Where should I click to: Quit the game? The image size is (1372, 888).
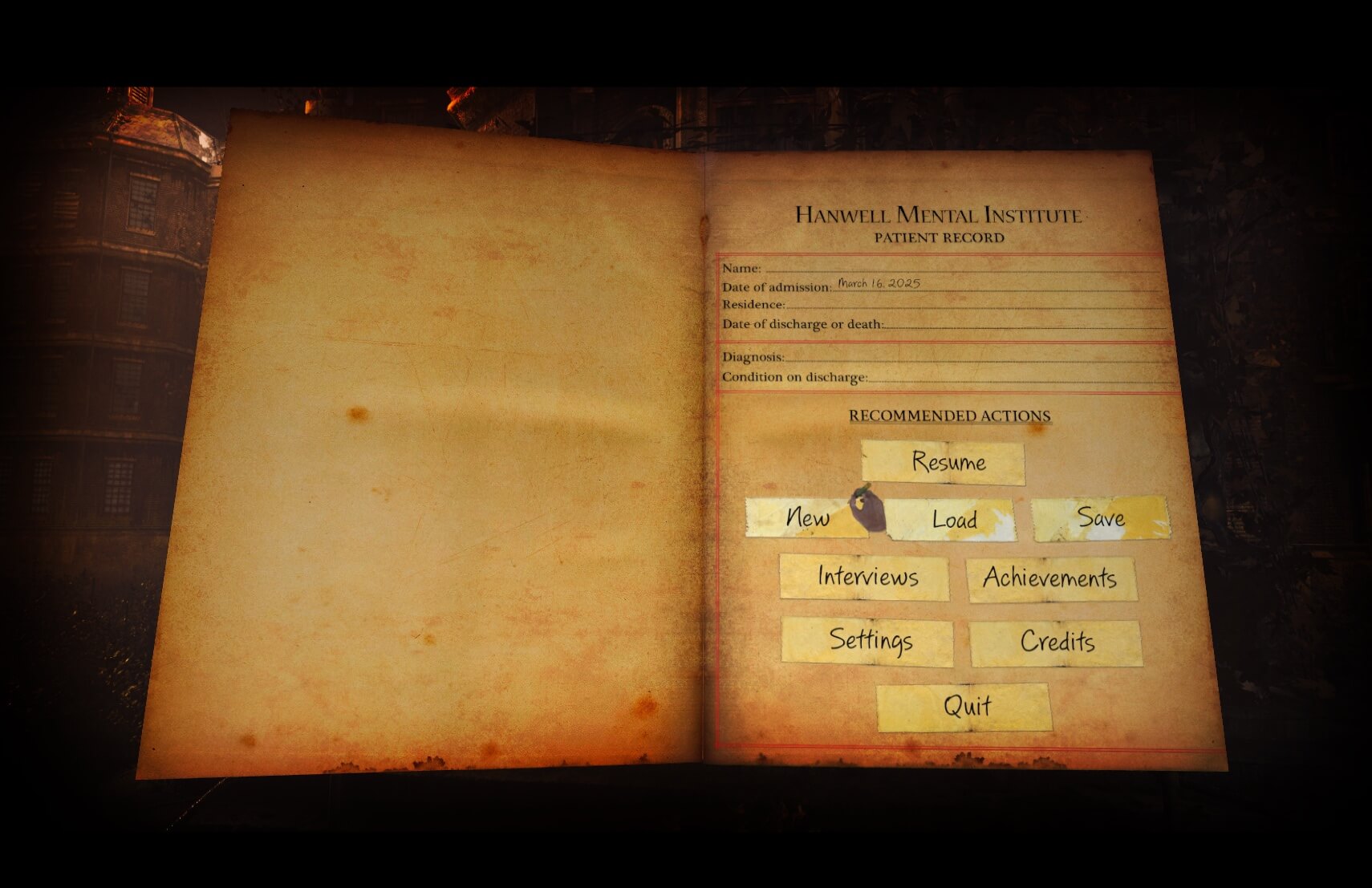point(967,705)
